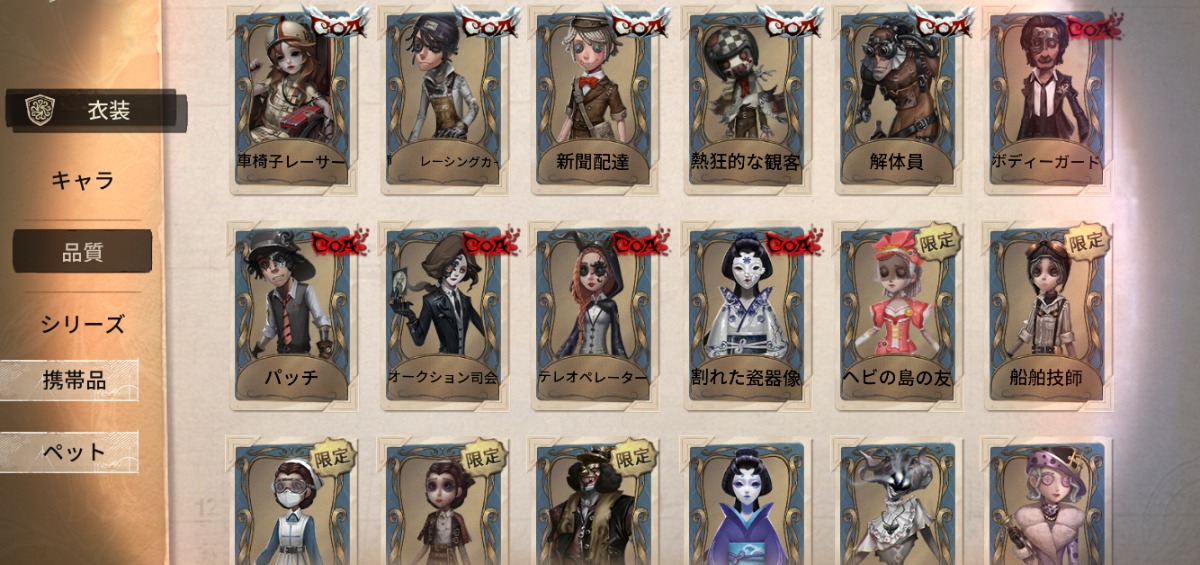Pick the テレオペレーター costume card
Screen dimensions: 1200x565
click(x=595, y=315)
